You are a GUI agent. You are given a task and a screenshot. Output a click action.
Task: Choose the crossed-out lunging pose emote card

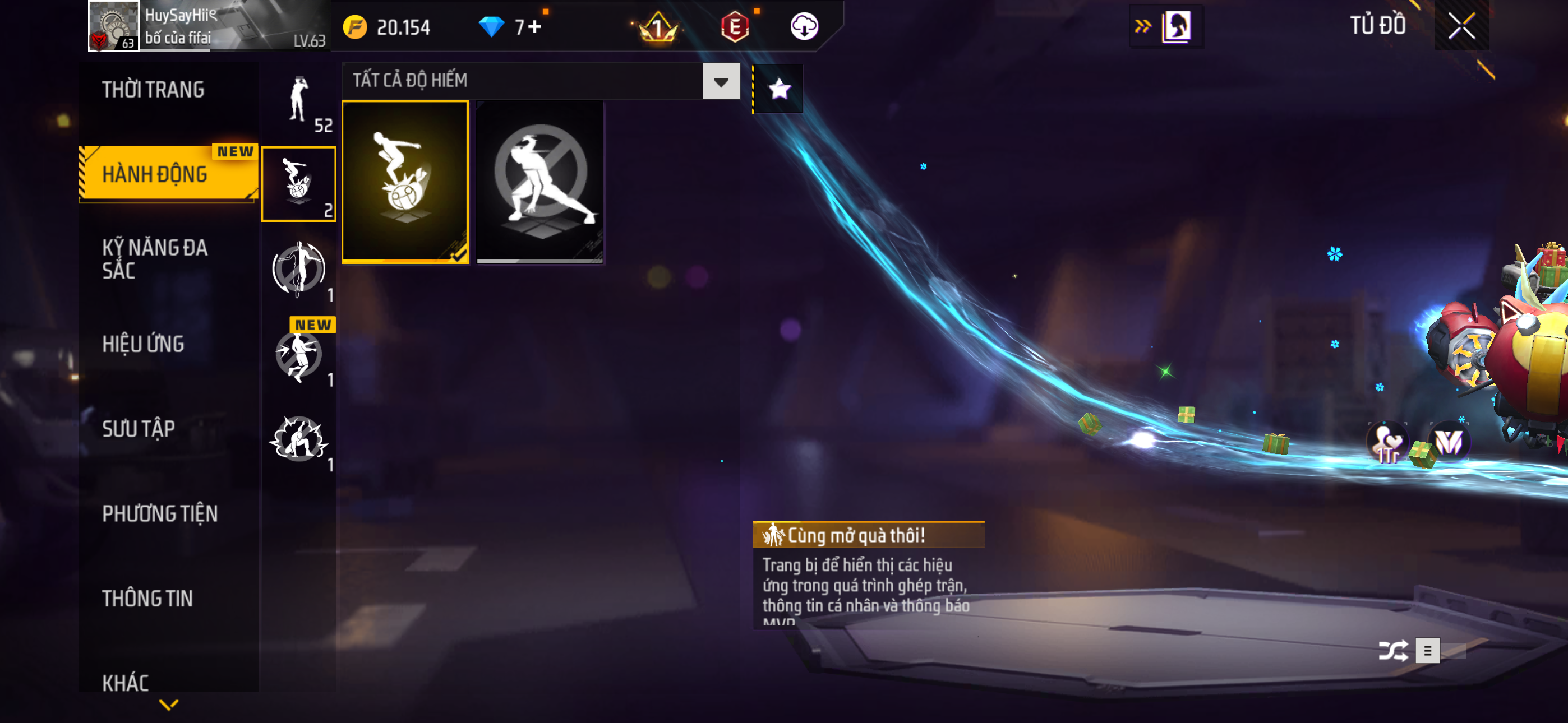coord(540,182)
